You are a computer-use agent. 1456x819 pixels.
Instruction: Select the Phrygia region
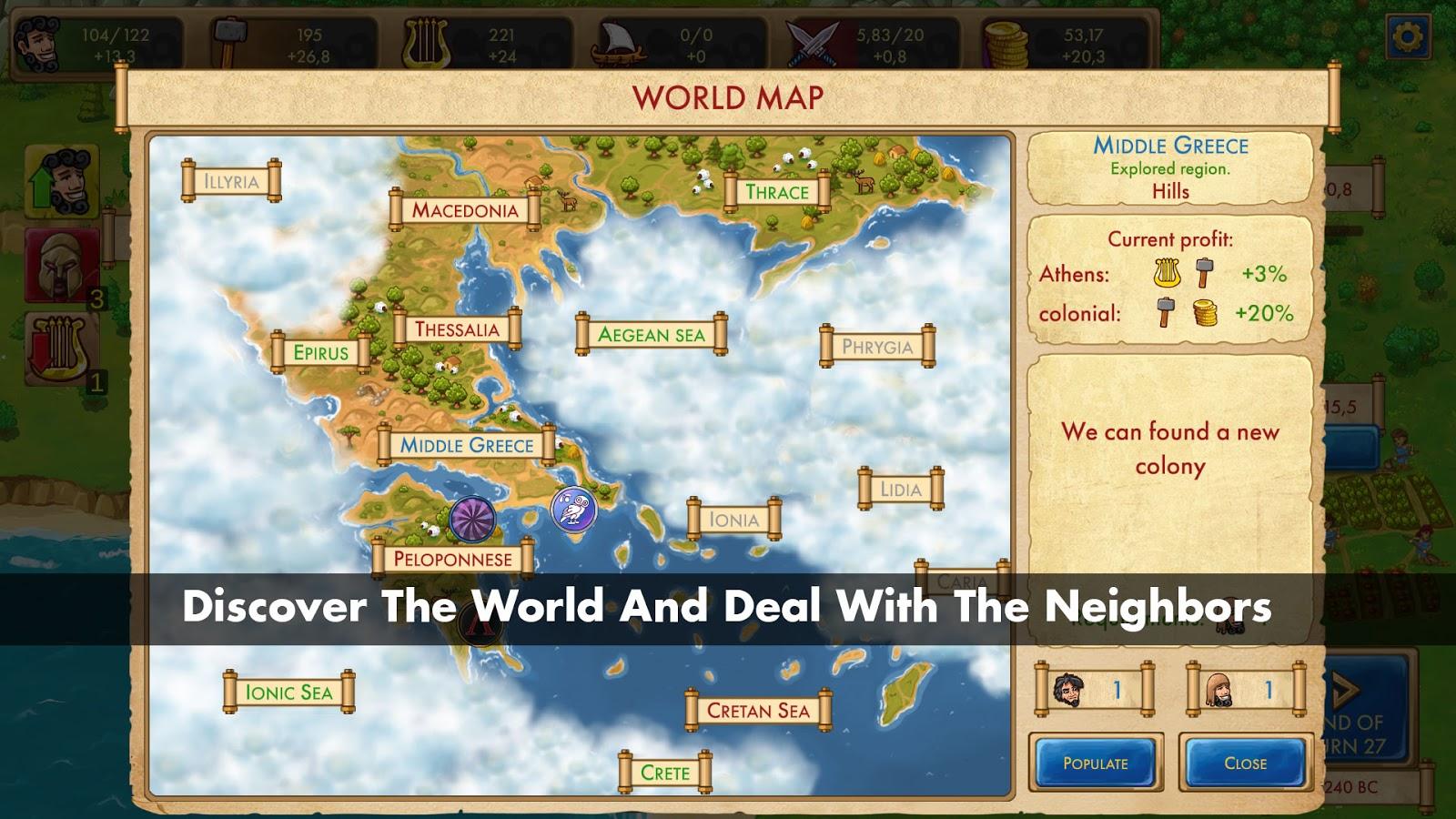877,347
